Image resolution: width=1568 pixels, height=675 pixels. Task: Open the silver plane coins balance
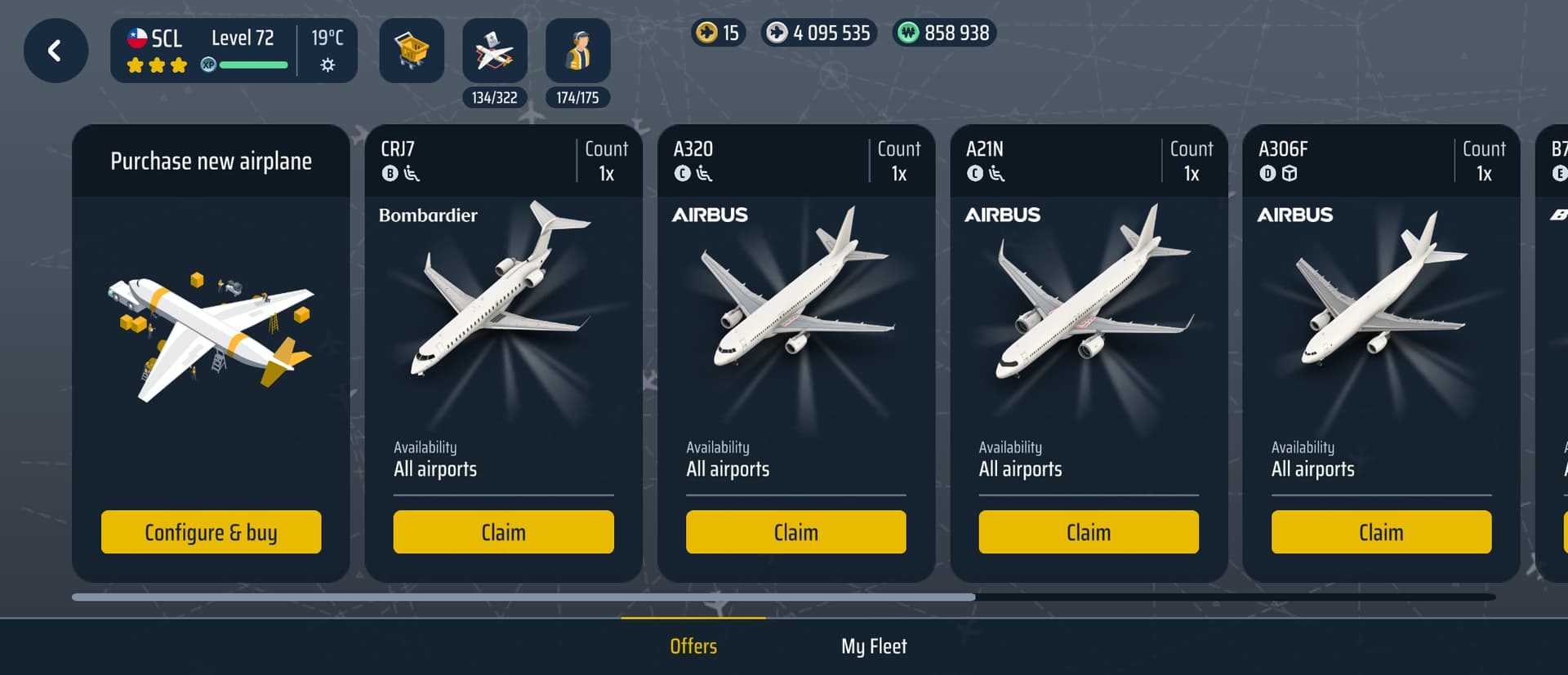pos(819,33)
